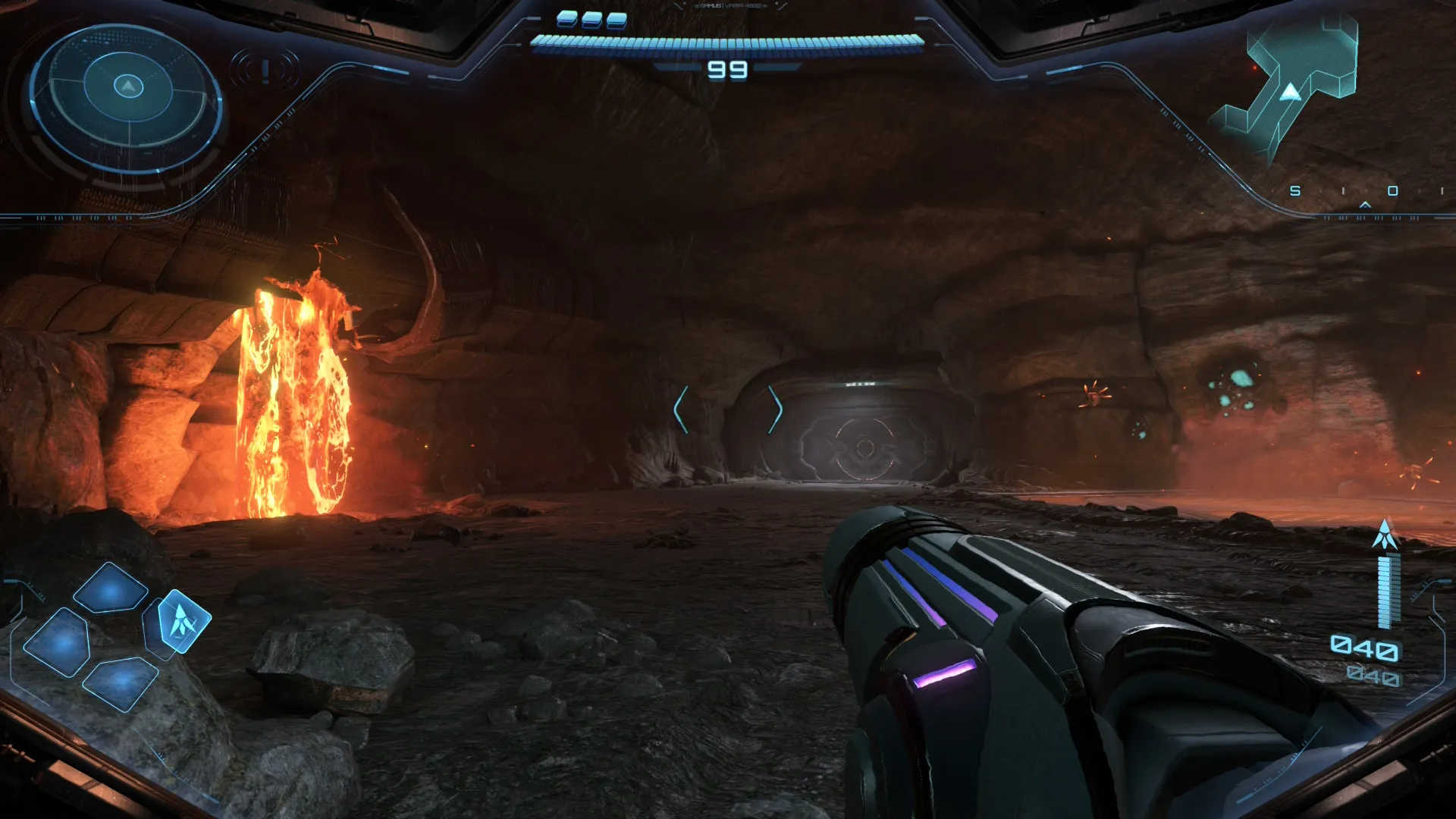Click the exclamation threat alert indicator
The image size is (1456, 819).
click(x=265, y=71)
